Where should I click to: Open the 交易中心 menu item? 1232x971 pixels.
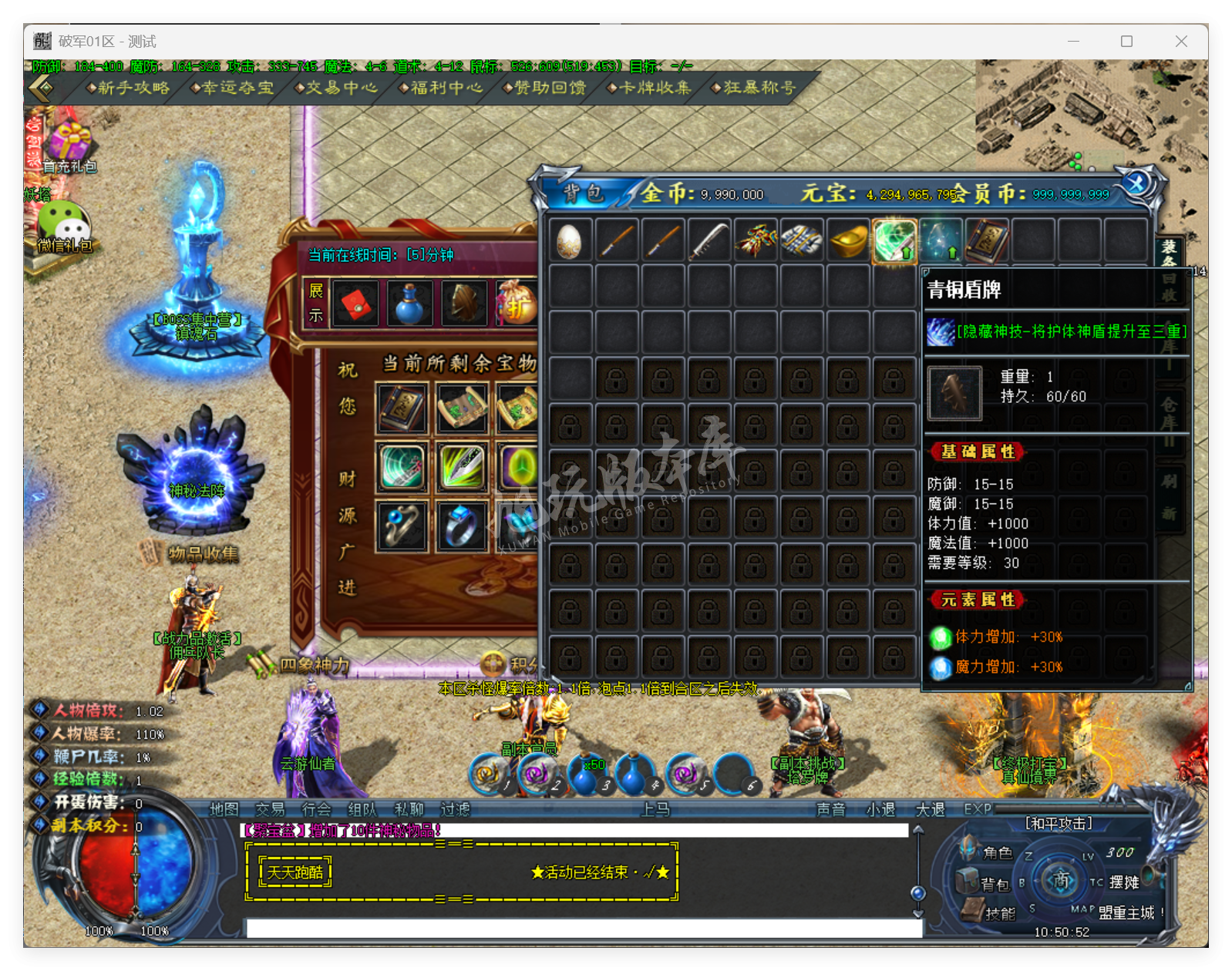tap(337, 88)
